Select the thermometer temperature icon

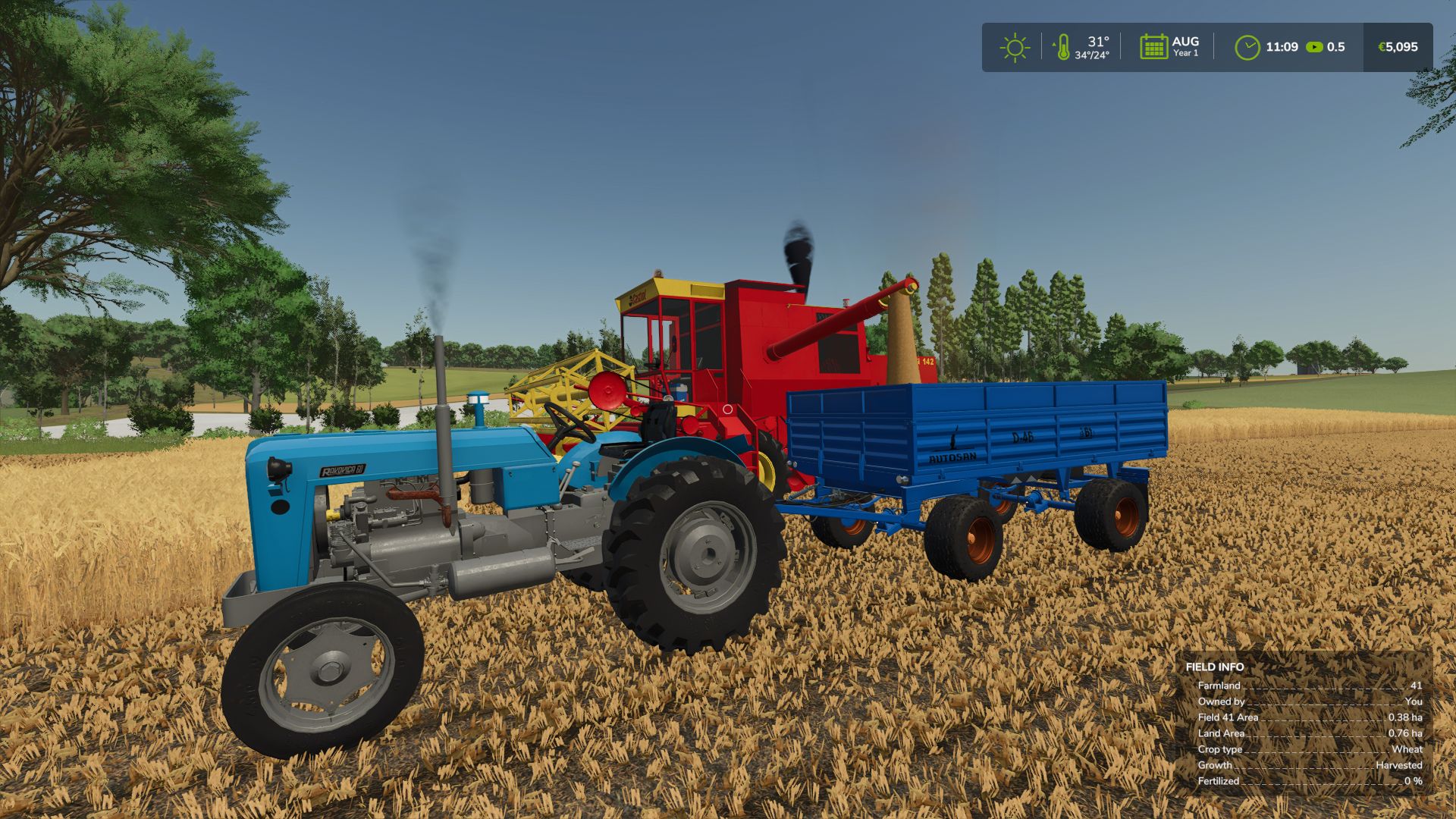pyautogui.click(x=1063, y=47)
